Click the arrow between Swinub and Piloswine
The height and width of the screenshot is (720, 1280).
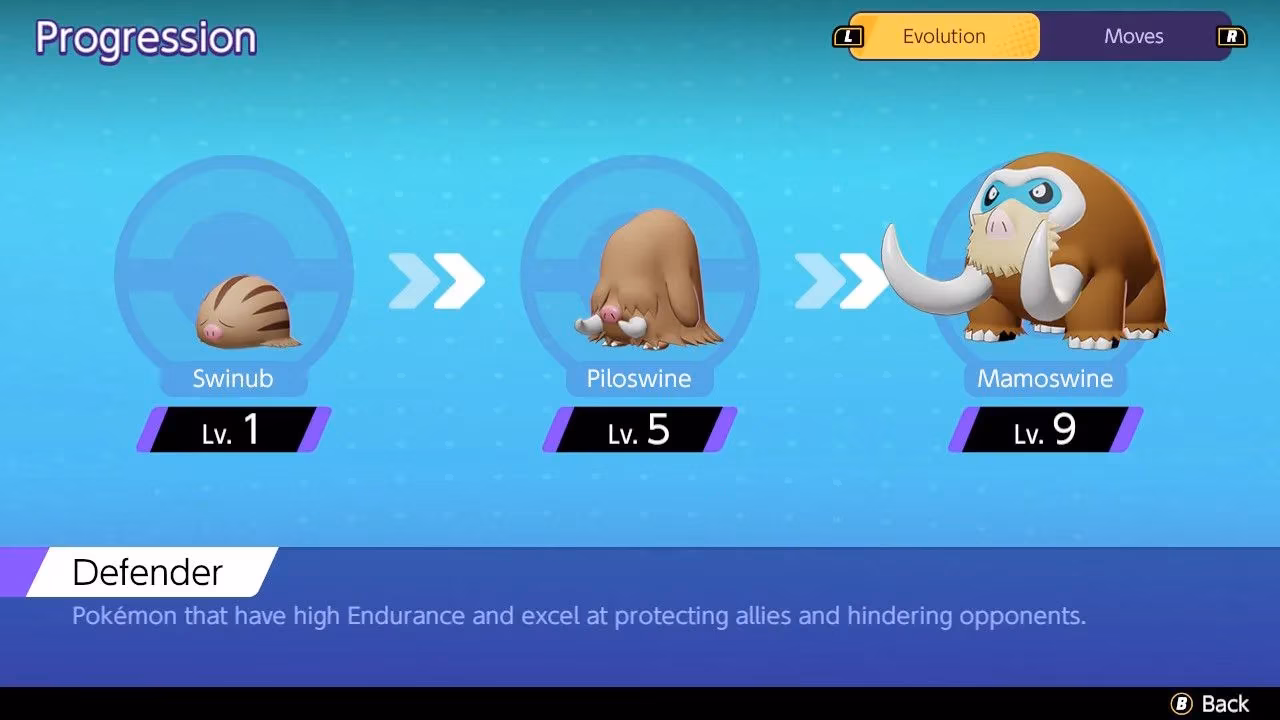[x=437, y=278]
